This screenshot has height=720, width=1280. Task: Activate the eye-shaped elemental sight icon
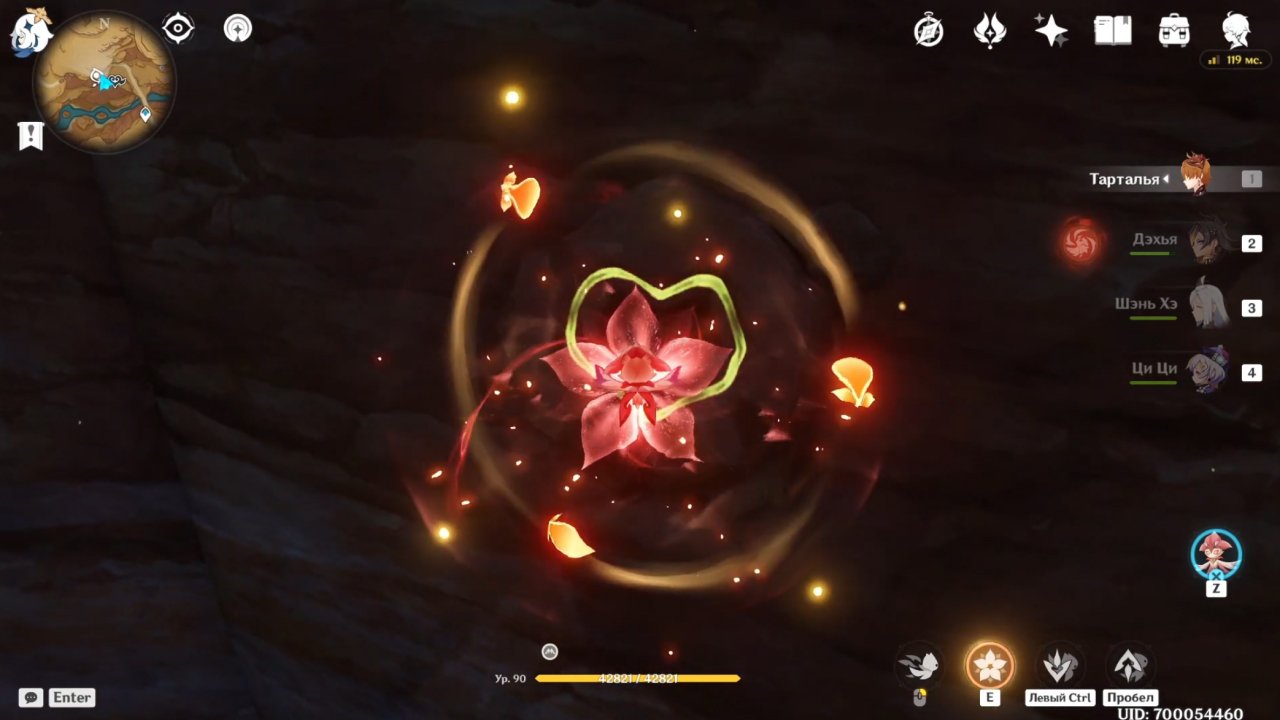tap(178, 28)
